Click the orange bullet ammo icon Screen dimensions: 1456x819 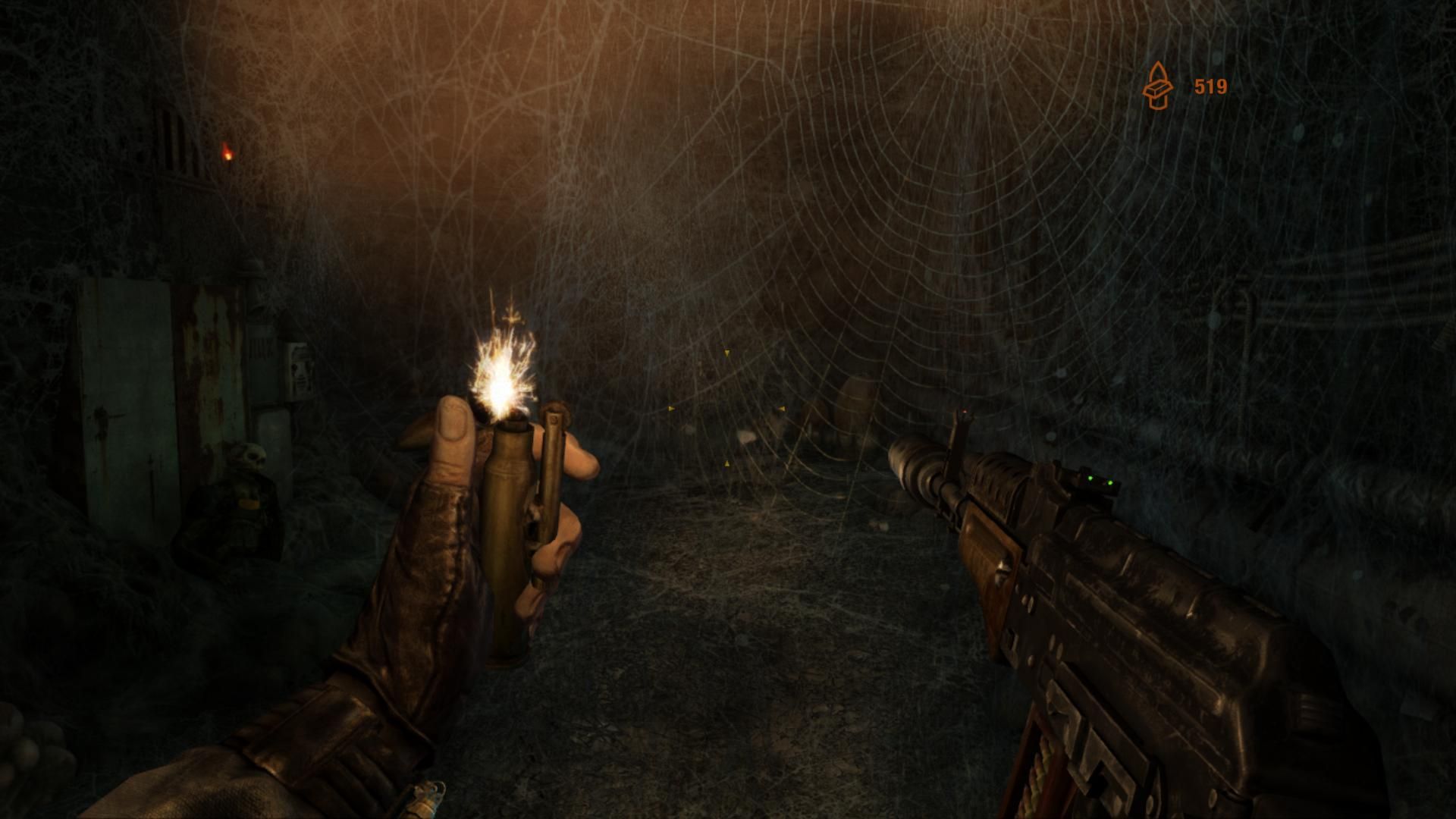point(1157,86)
